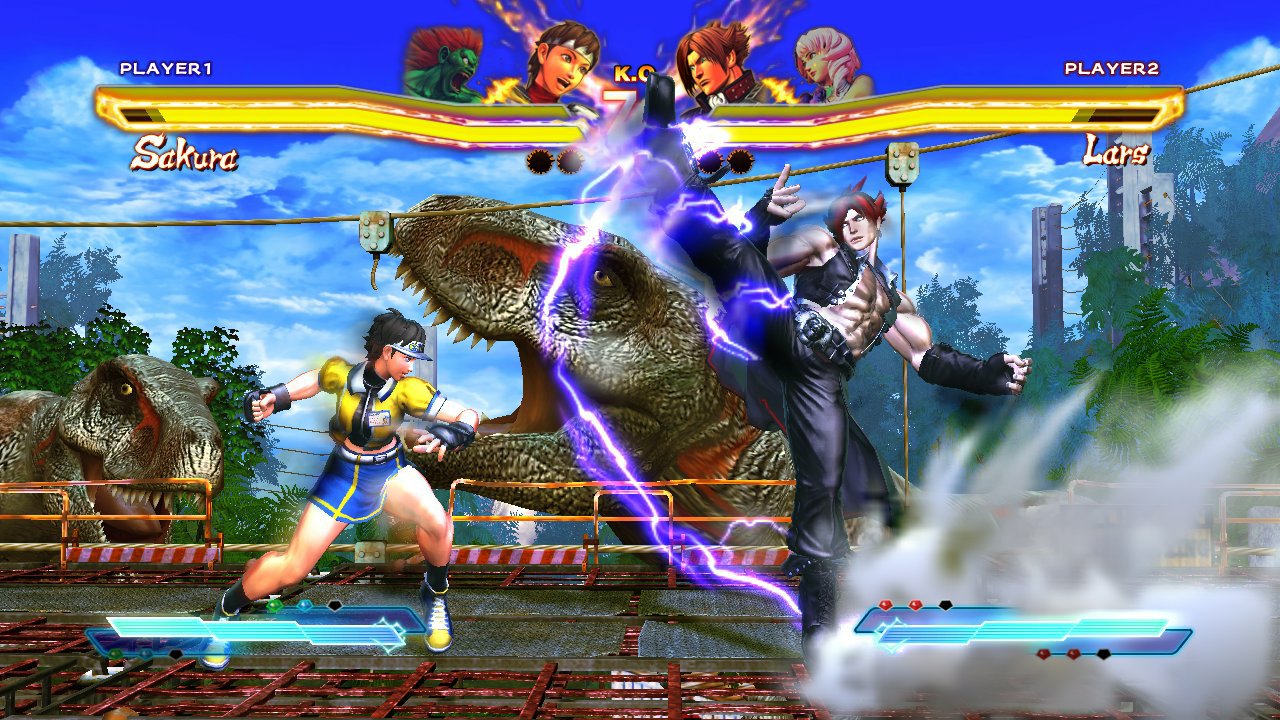Viewport: 1280px width, 720px height.
Task: Click the red gem icon above Player 2's meter
Action: pyautogui.click(x=885, y=604)
